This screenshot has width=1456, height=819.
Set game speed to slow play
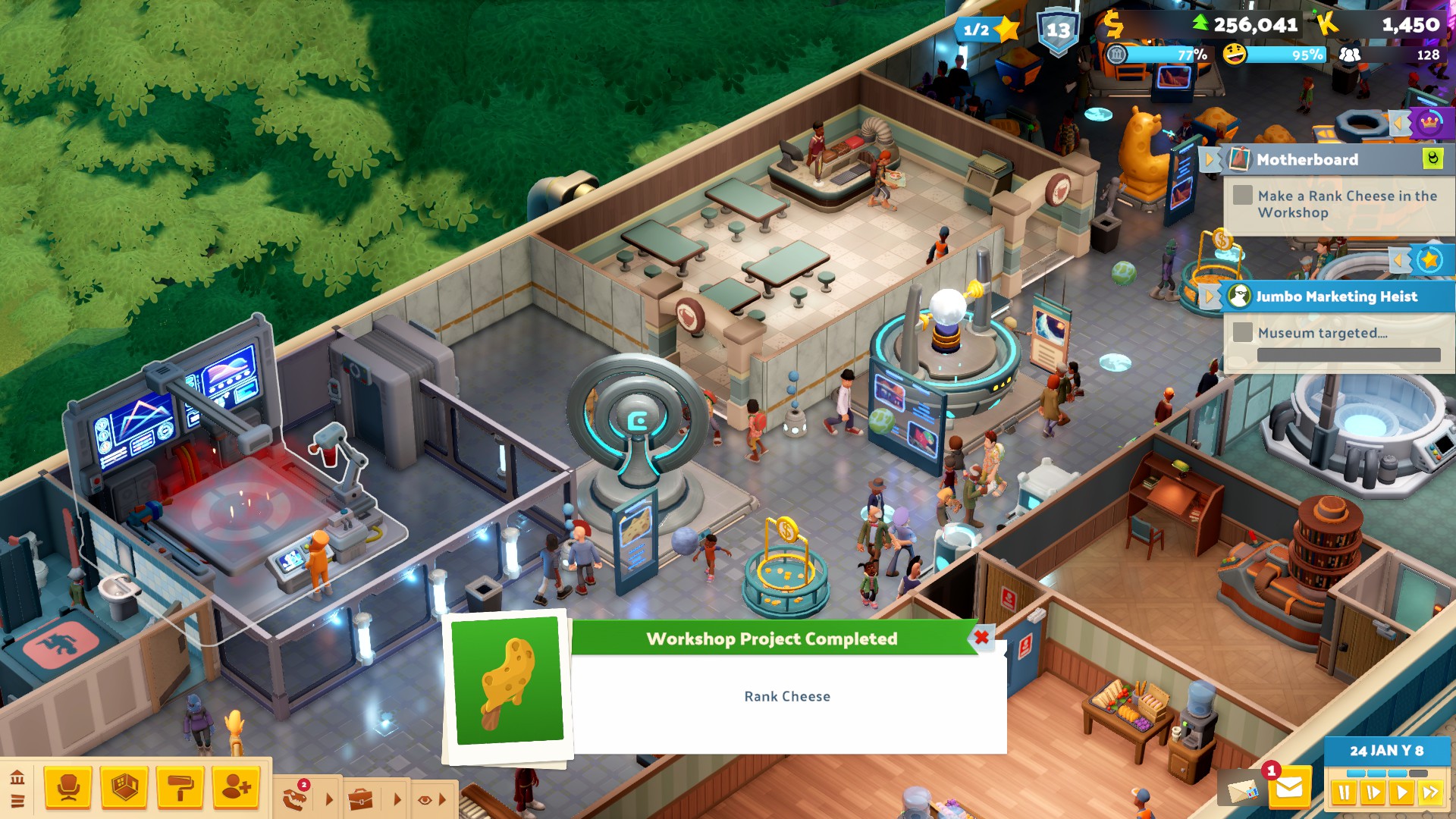coord(1373,793)
